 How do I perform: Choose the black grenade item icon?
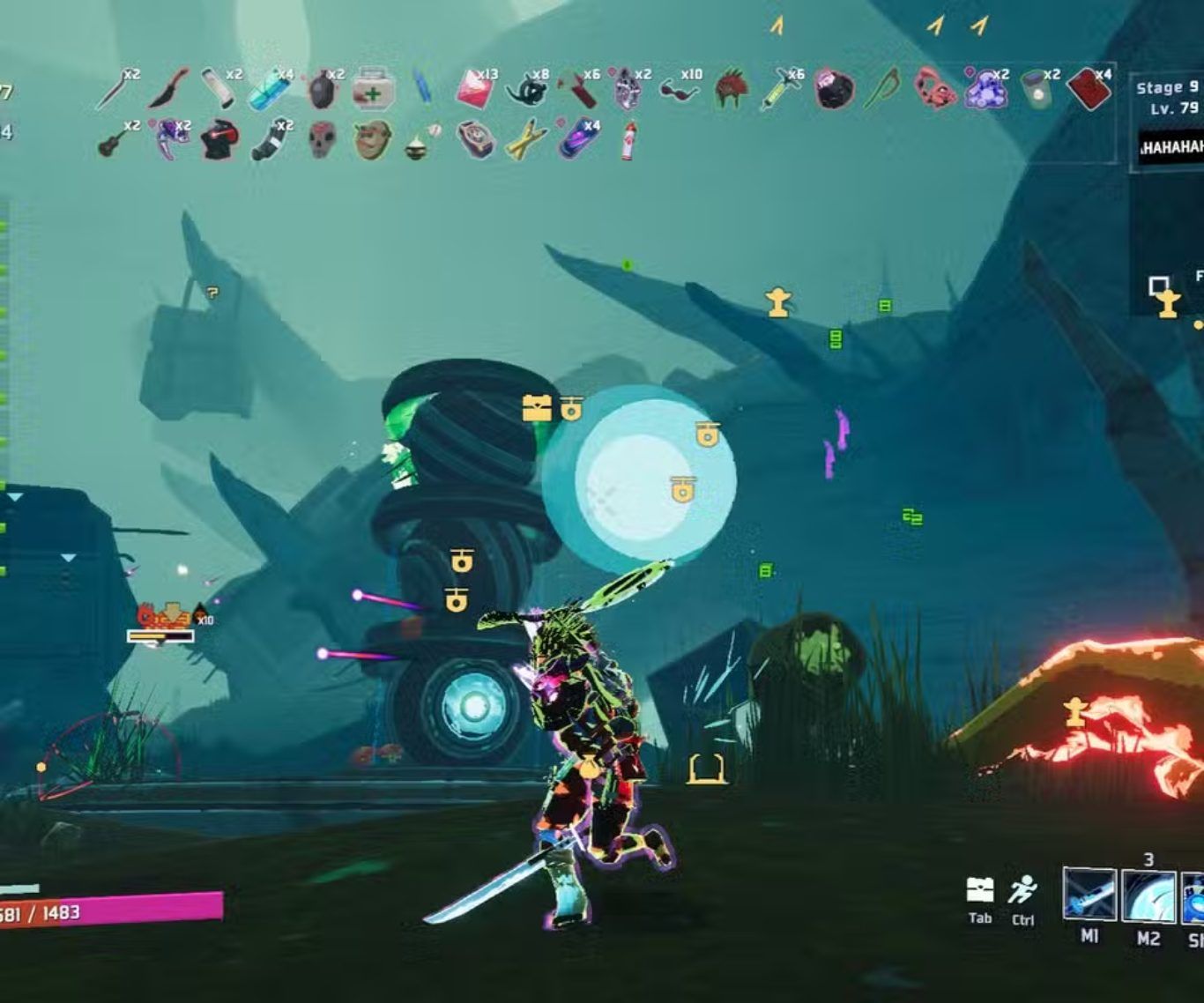tap(322, 90)
